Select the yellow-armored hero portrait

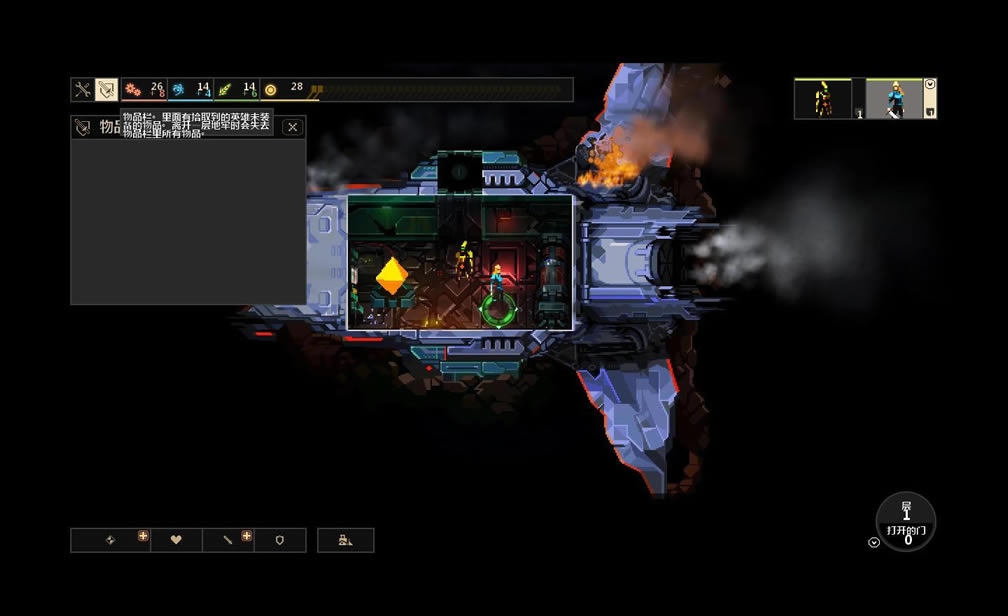823,99
